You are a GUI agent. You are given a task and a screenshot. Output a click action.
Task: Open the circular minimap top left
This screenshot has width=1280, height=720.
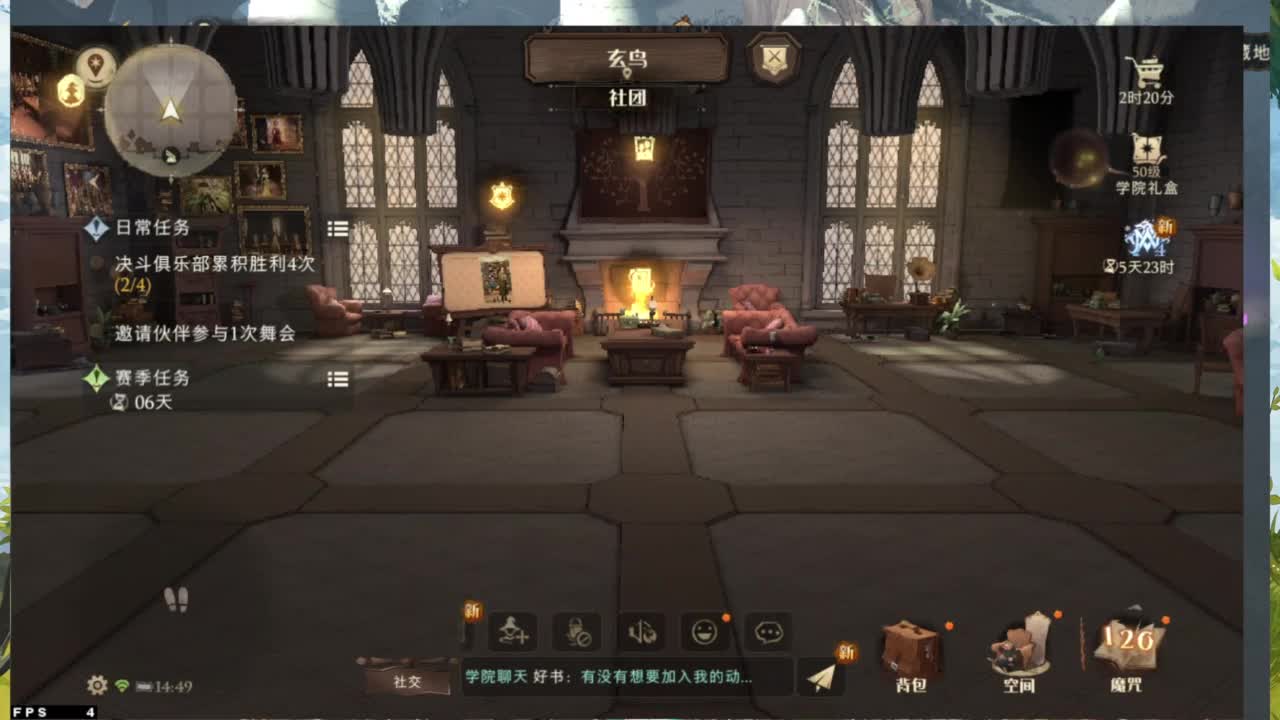tap(170, 110)
